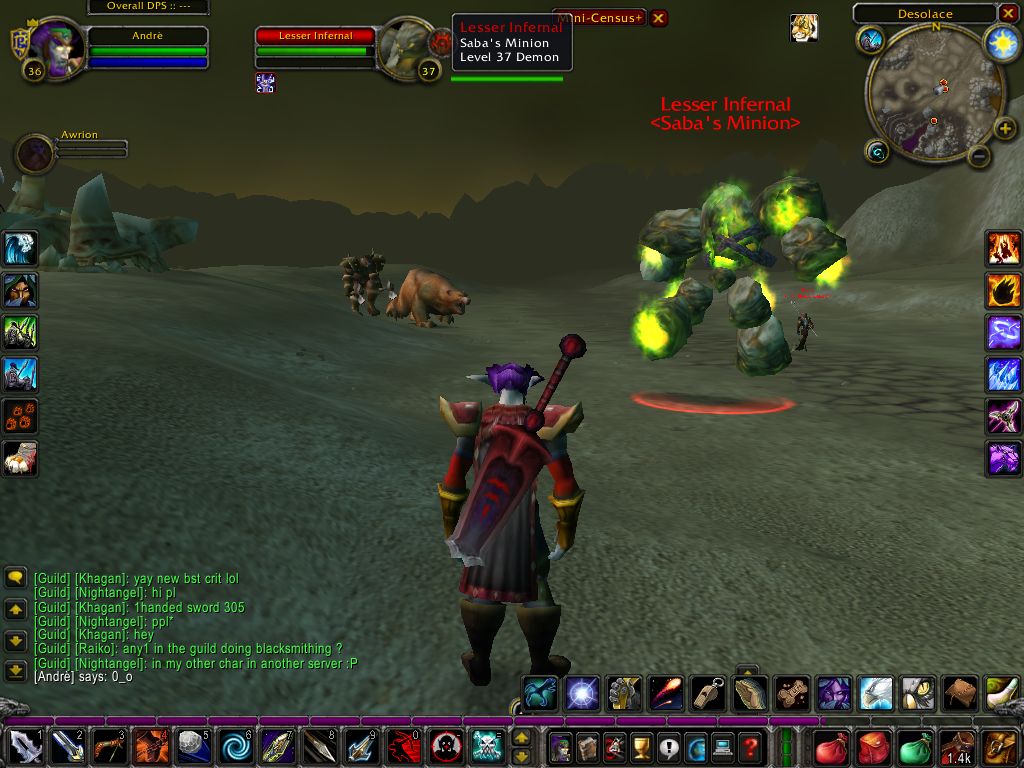
Task: Open the backpack bag slot
Action: (999, 747)
